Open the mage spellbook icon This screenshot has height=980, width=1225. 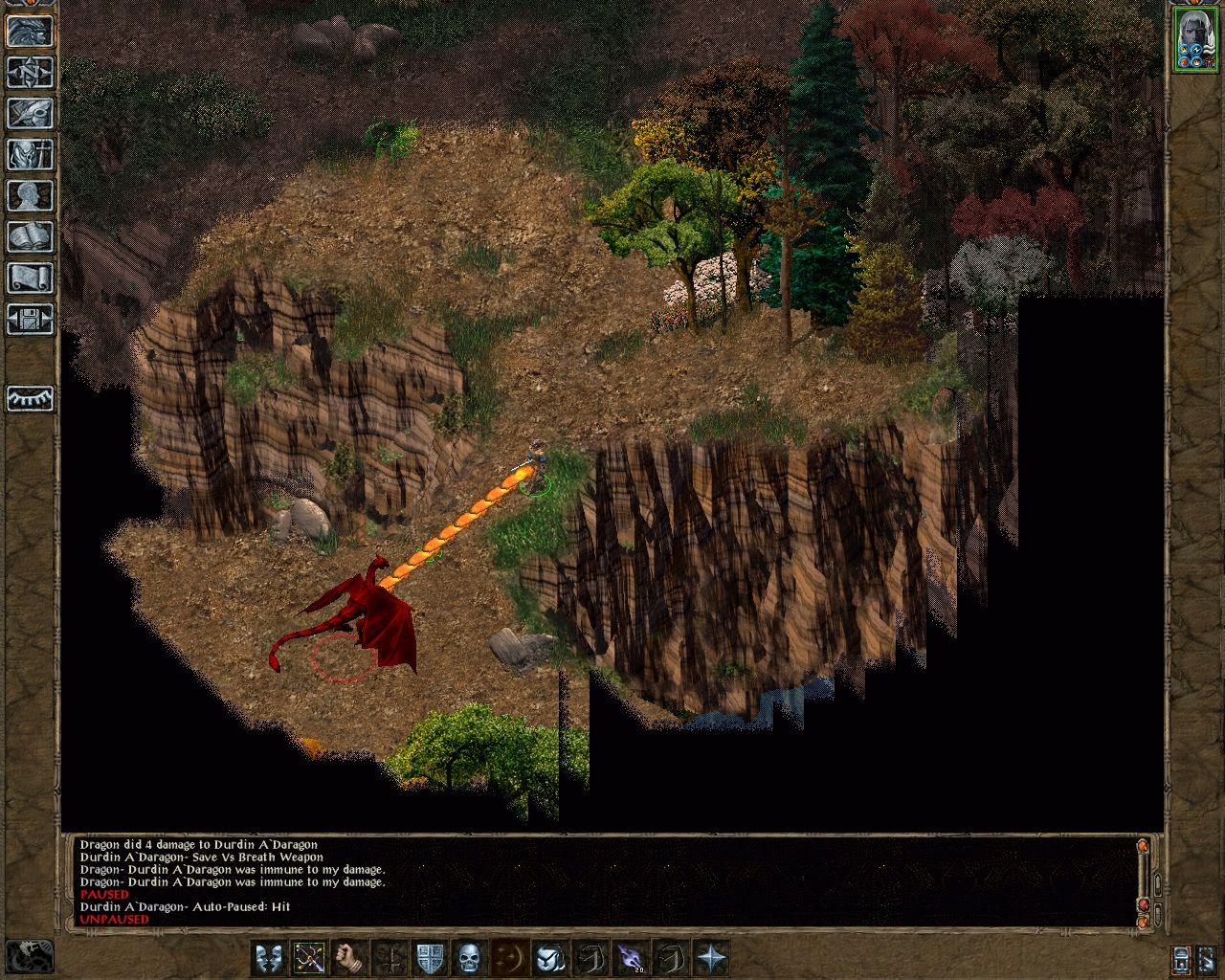point(29,235)
